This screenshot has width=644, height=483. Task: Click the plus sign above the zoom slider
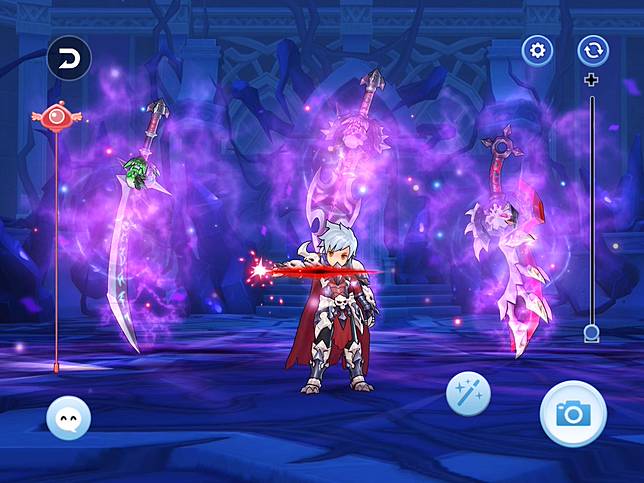coord(592,80)
